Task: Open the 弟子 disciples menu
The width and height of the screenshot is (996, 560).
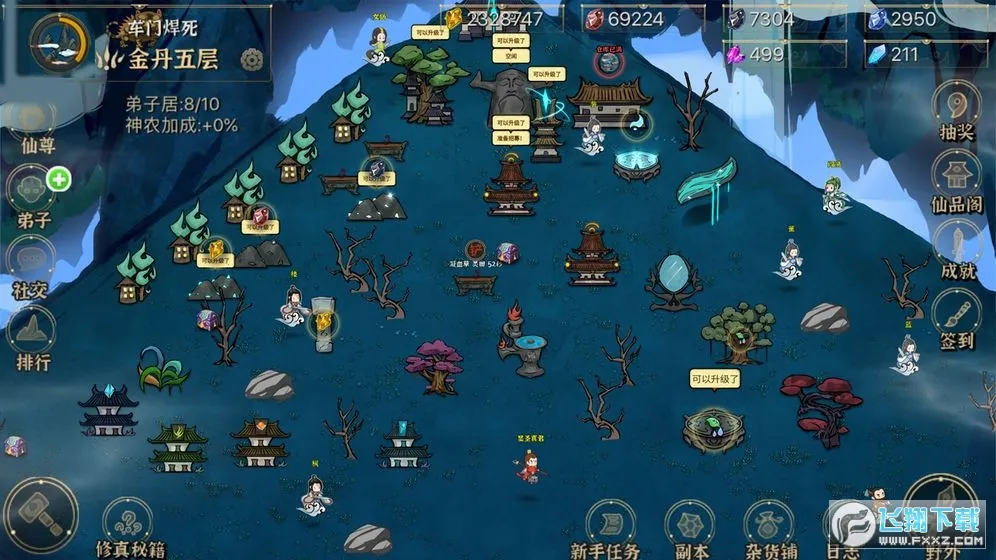Action: coord(33,192)
